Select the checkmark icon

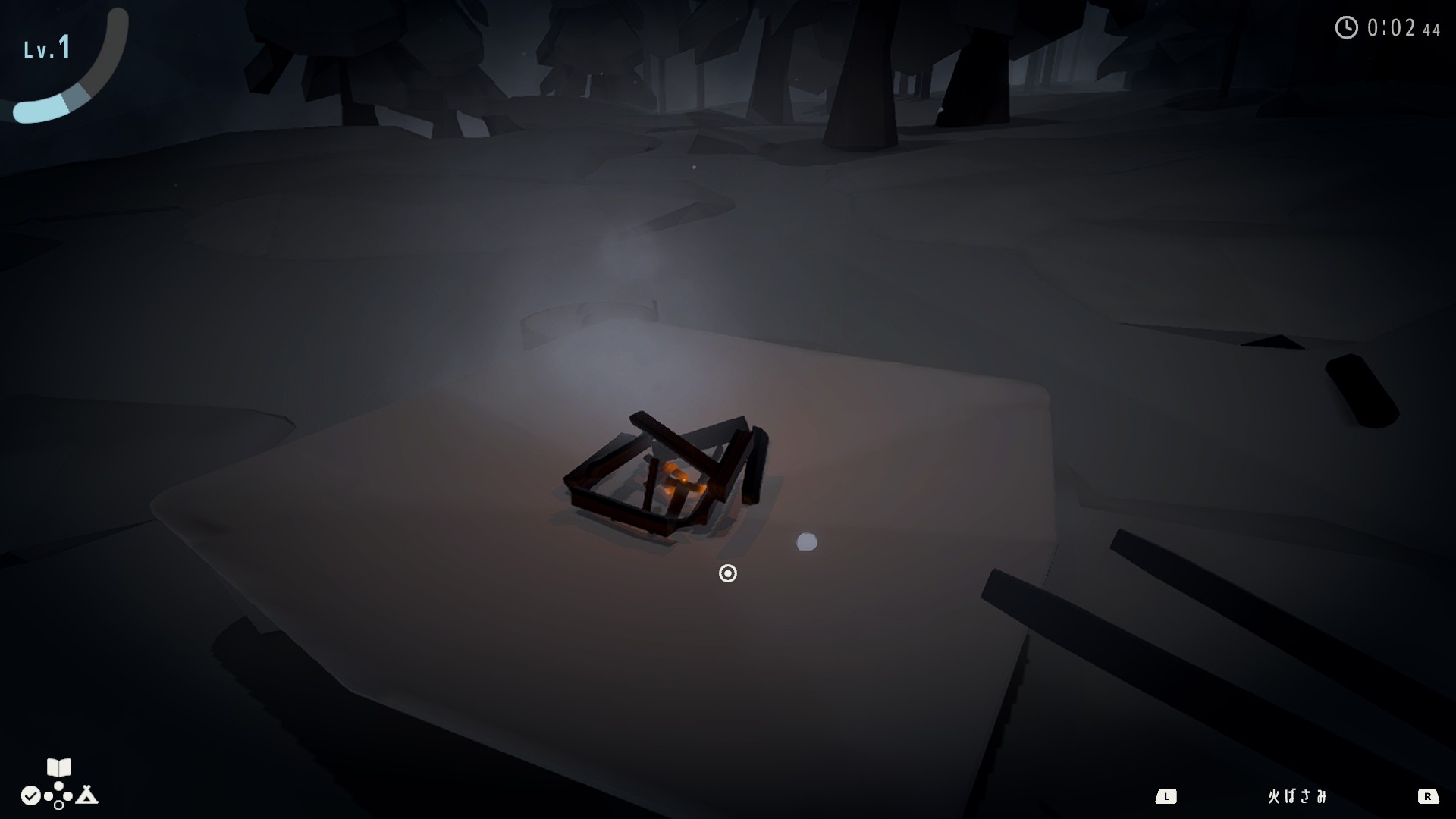[30, 795]
